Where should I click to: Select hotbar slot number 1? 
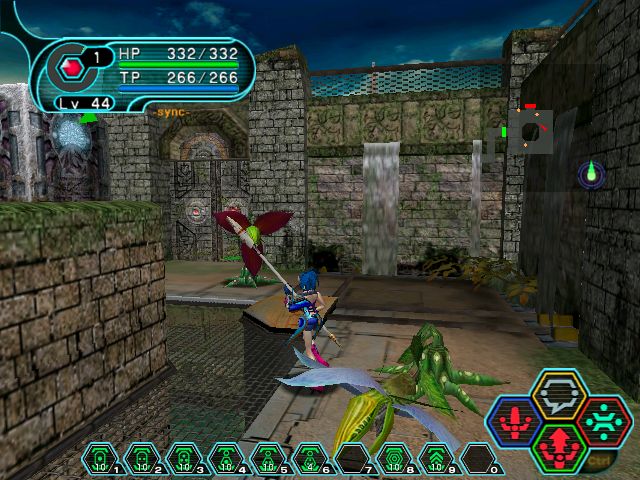(100, 460)
